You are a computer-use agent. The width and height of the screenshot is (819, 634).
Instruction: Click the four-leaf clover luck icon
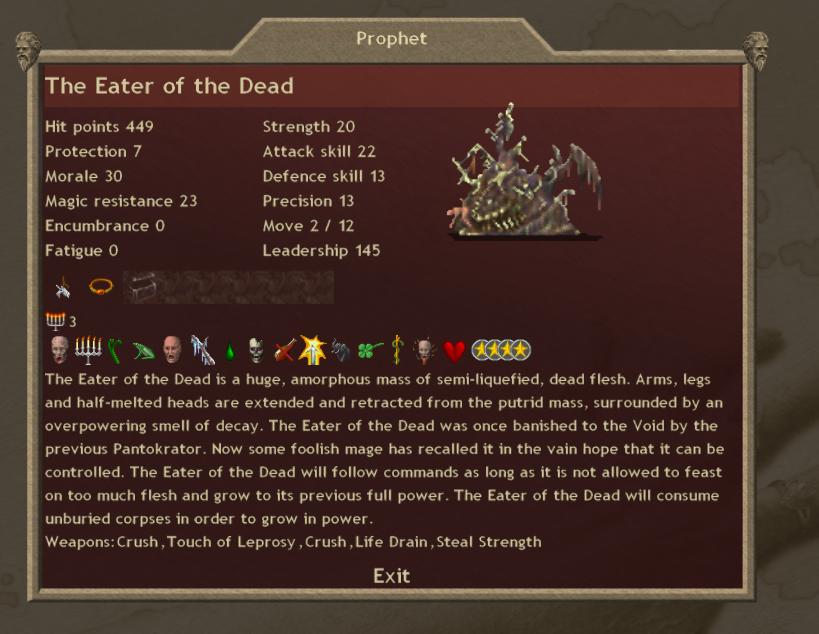coord(371,351)
